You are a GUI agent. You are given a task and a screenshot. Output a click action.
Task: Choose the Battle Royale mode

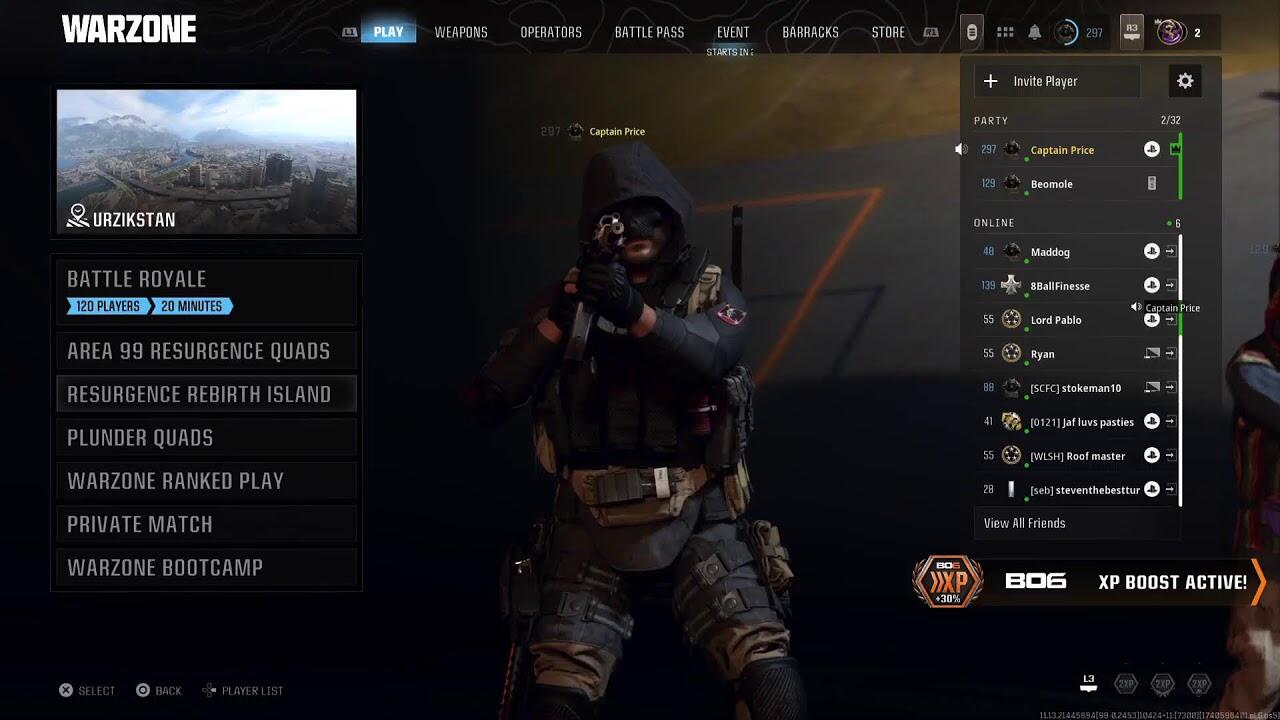point(206,290)
